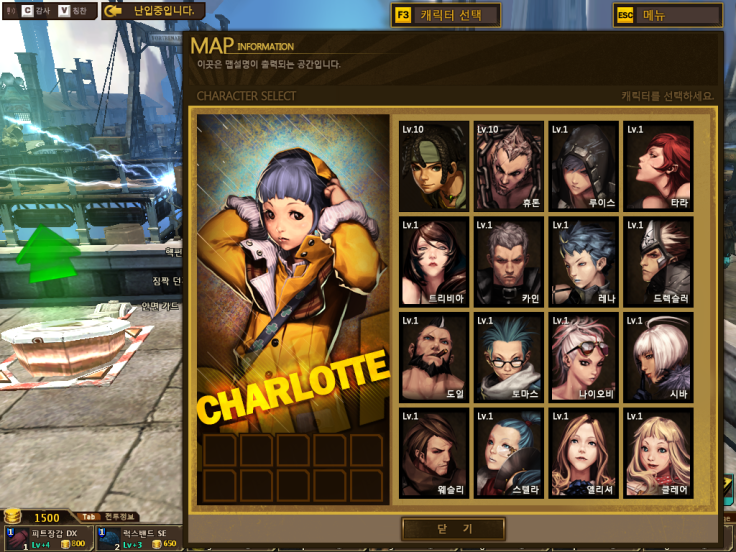Choose glasses-wearing 토마스
The image size is (736, 552).
point(509,357)
